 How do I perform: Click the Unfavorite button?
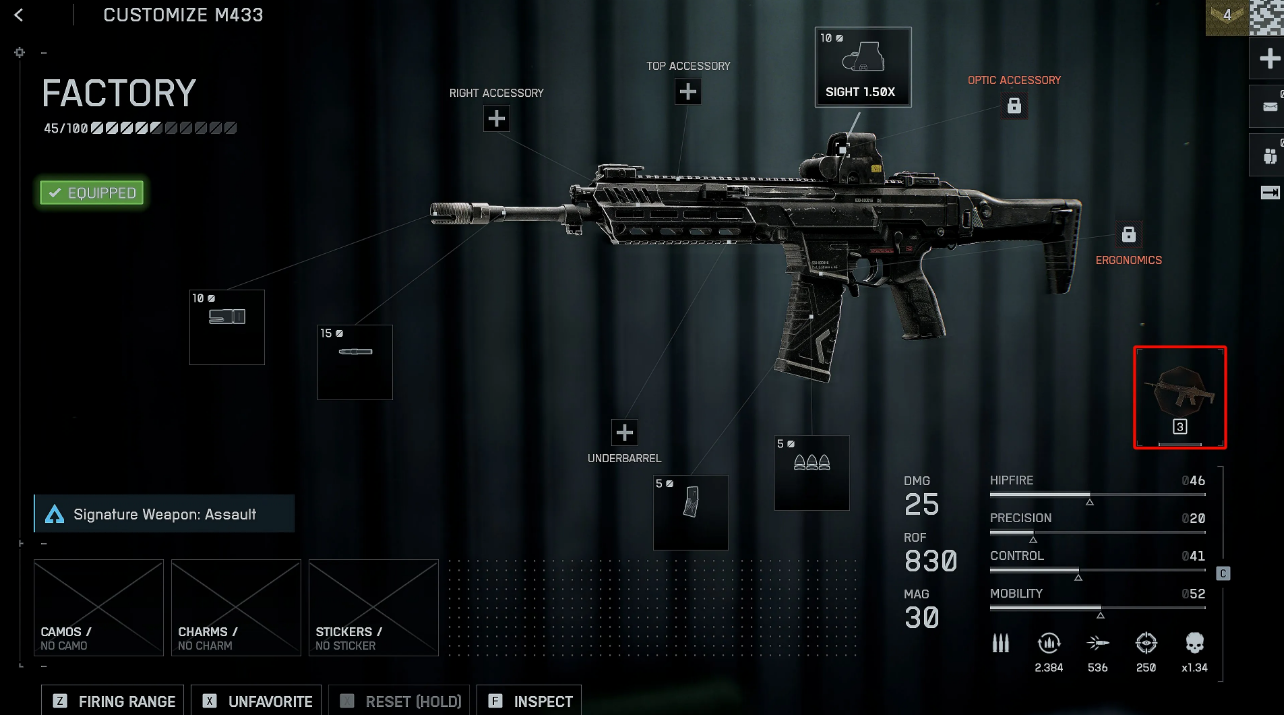(258, 701)
